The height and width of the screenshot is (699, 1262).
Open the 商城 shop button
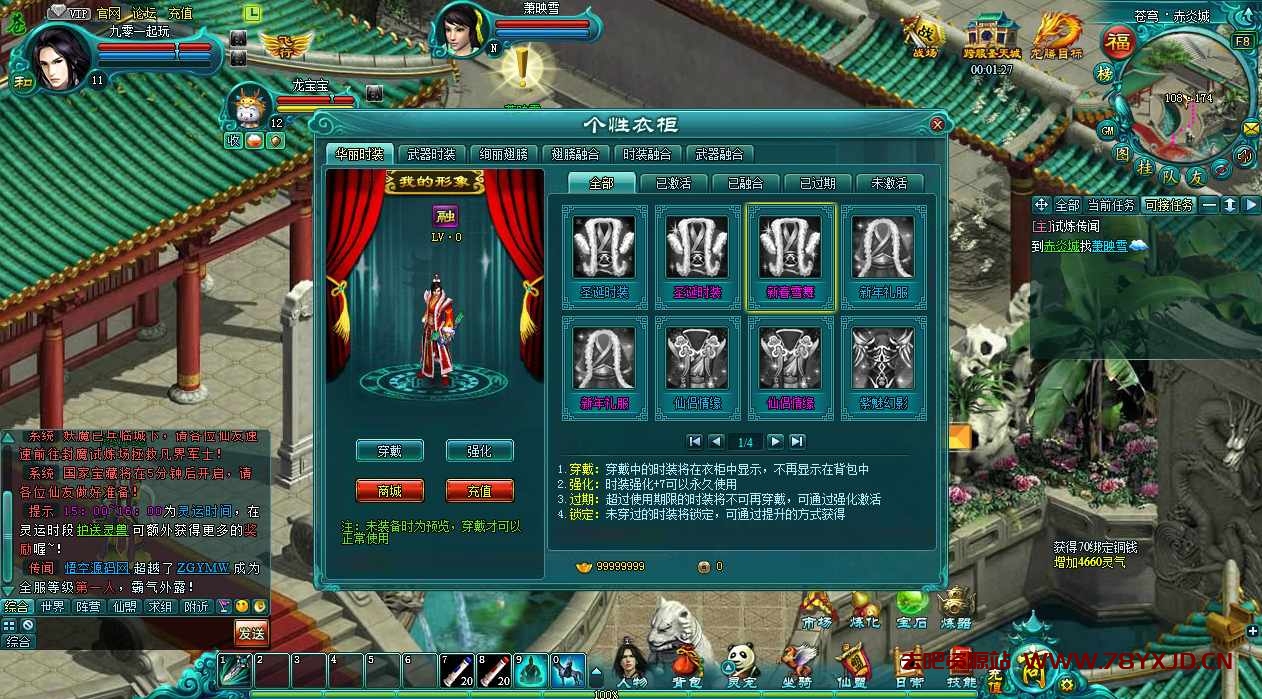click(x=390, y=491)
